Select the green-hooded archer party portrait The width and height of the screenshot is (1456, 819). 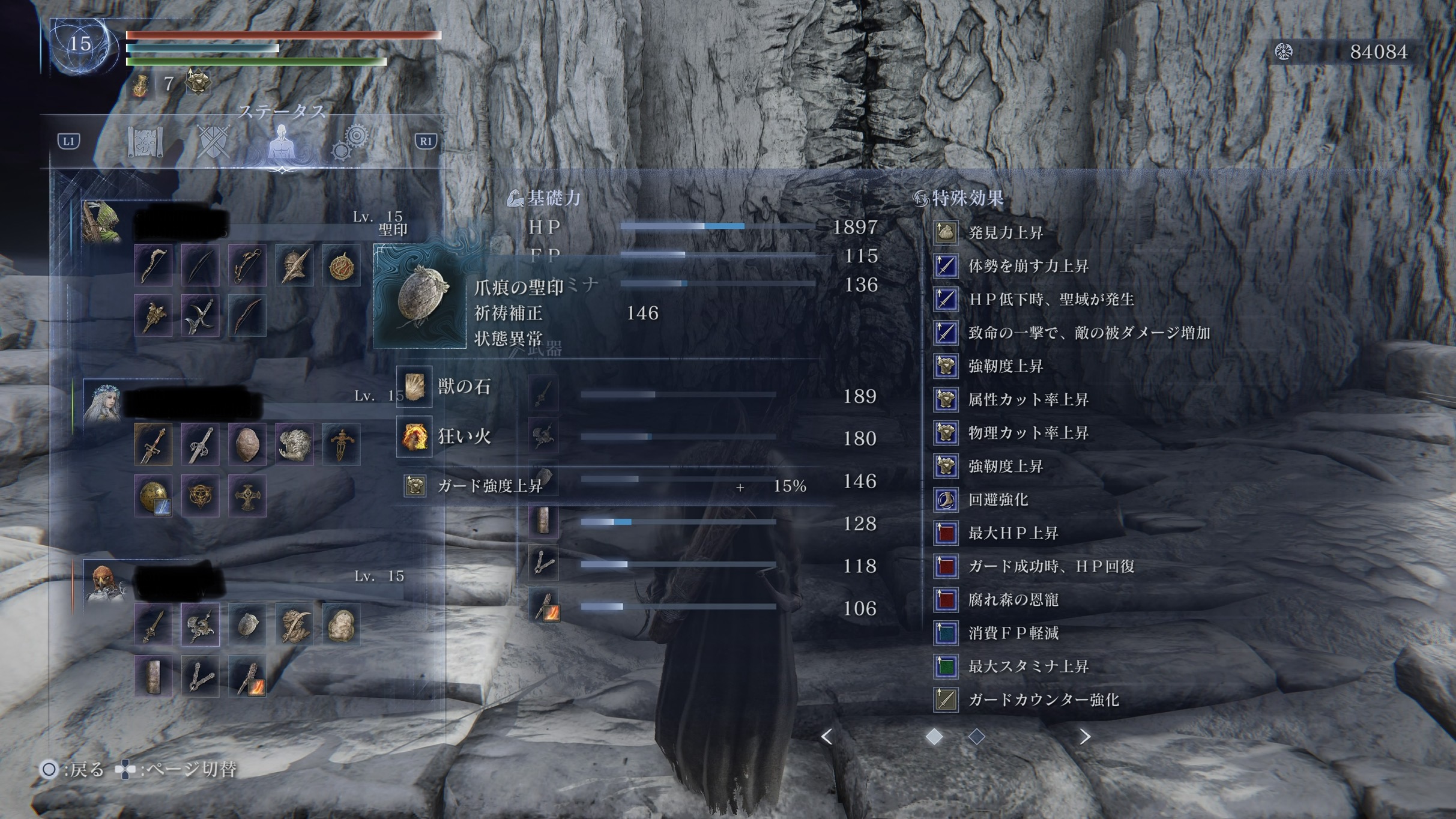tap(102, 222)
